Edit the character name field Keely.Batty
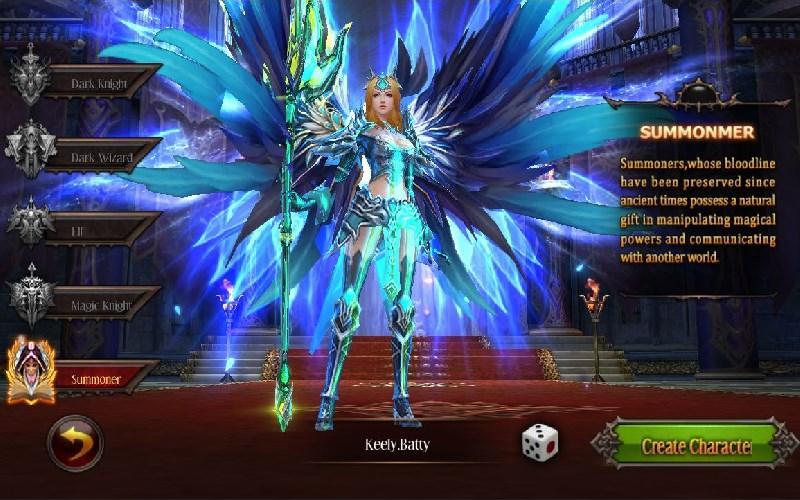The image size is (800, 500). point(397,445)
